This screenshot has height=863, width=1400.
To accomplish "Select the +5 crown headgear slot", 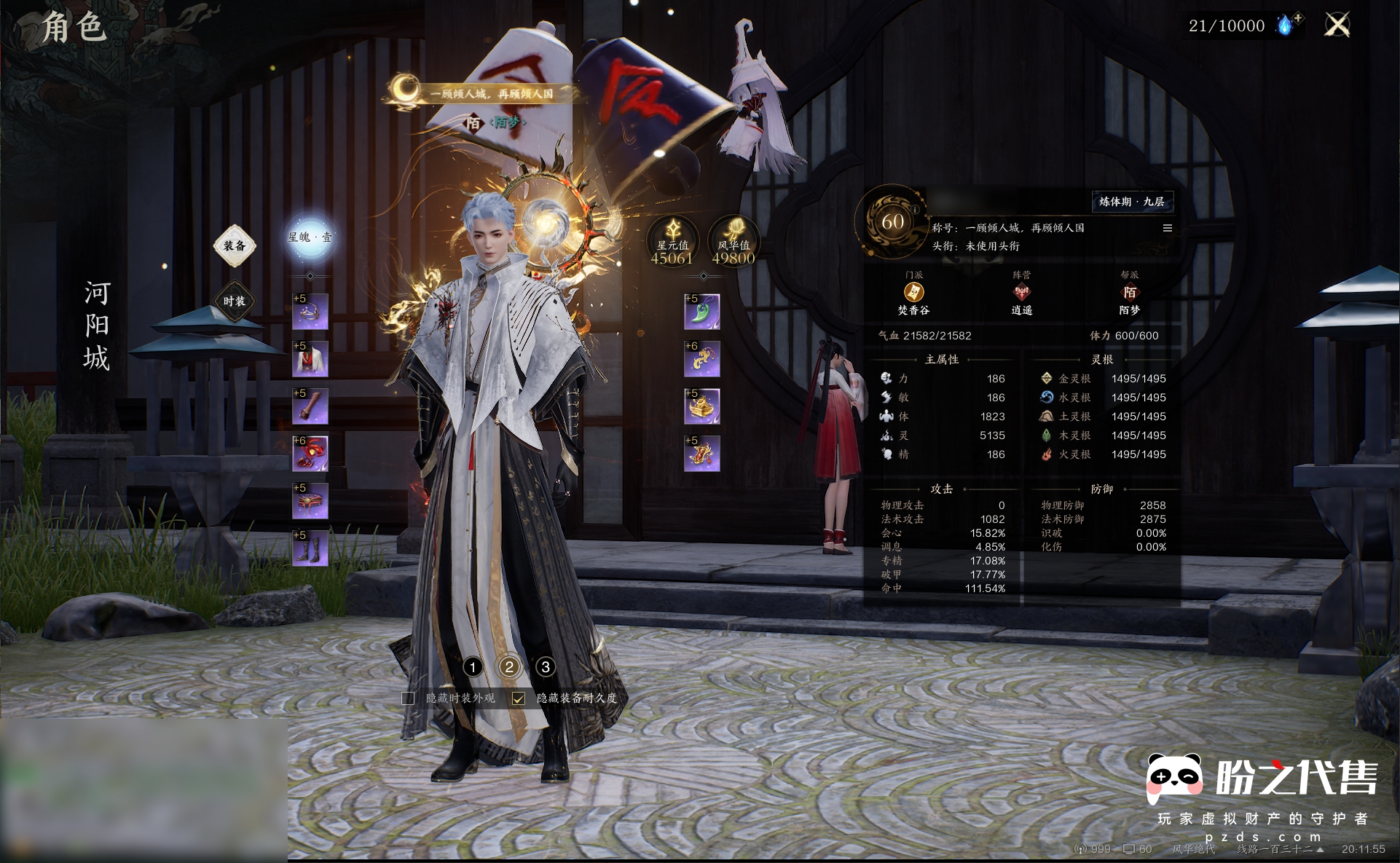I will click(x=310, y=312).
